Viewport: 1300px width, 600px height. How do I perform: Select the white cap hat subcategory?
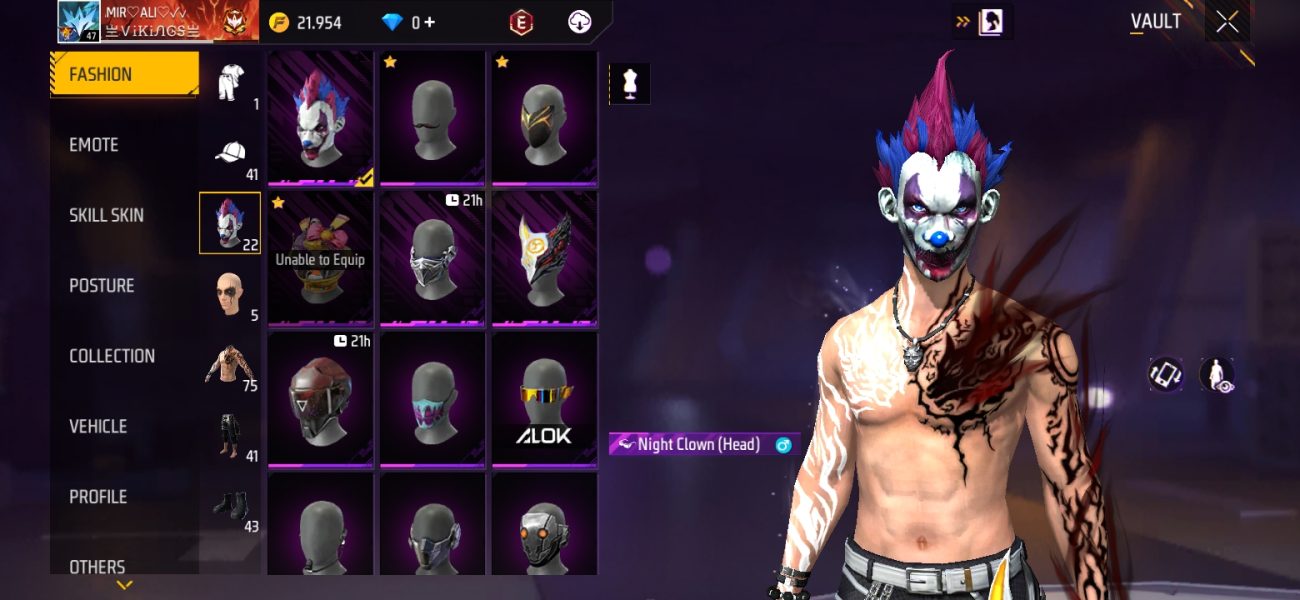pos(230,154)
